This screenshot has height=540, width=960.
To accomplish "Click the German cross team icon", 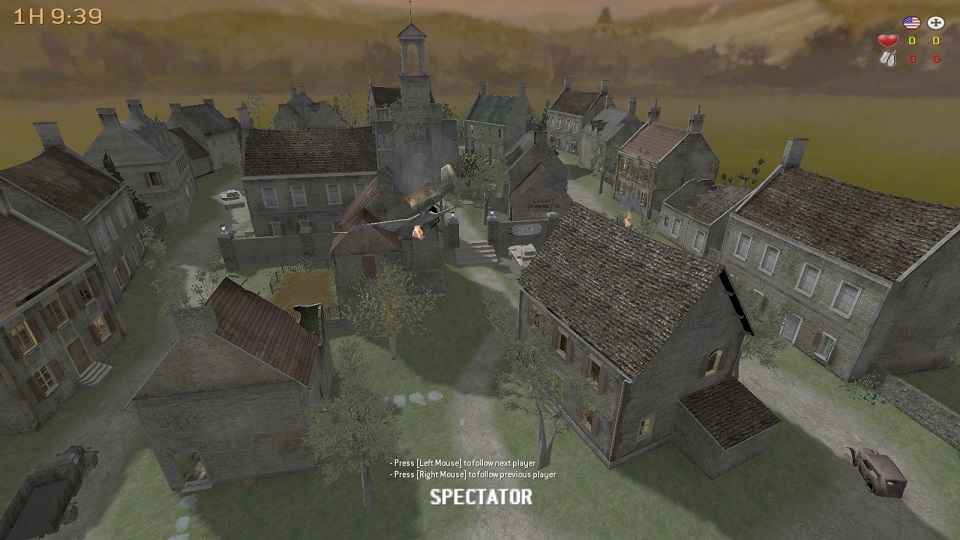I will pyautogui.click(x=936, y=22).
